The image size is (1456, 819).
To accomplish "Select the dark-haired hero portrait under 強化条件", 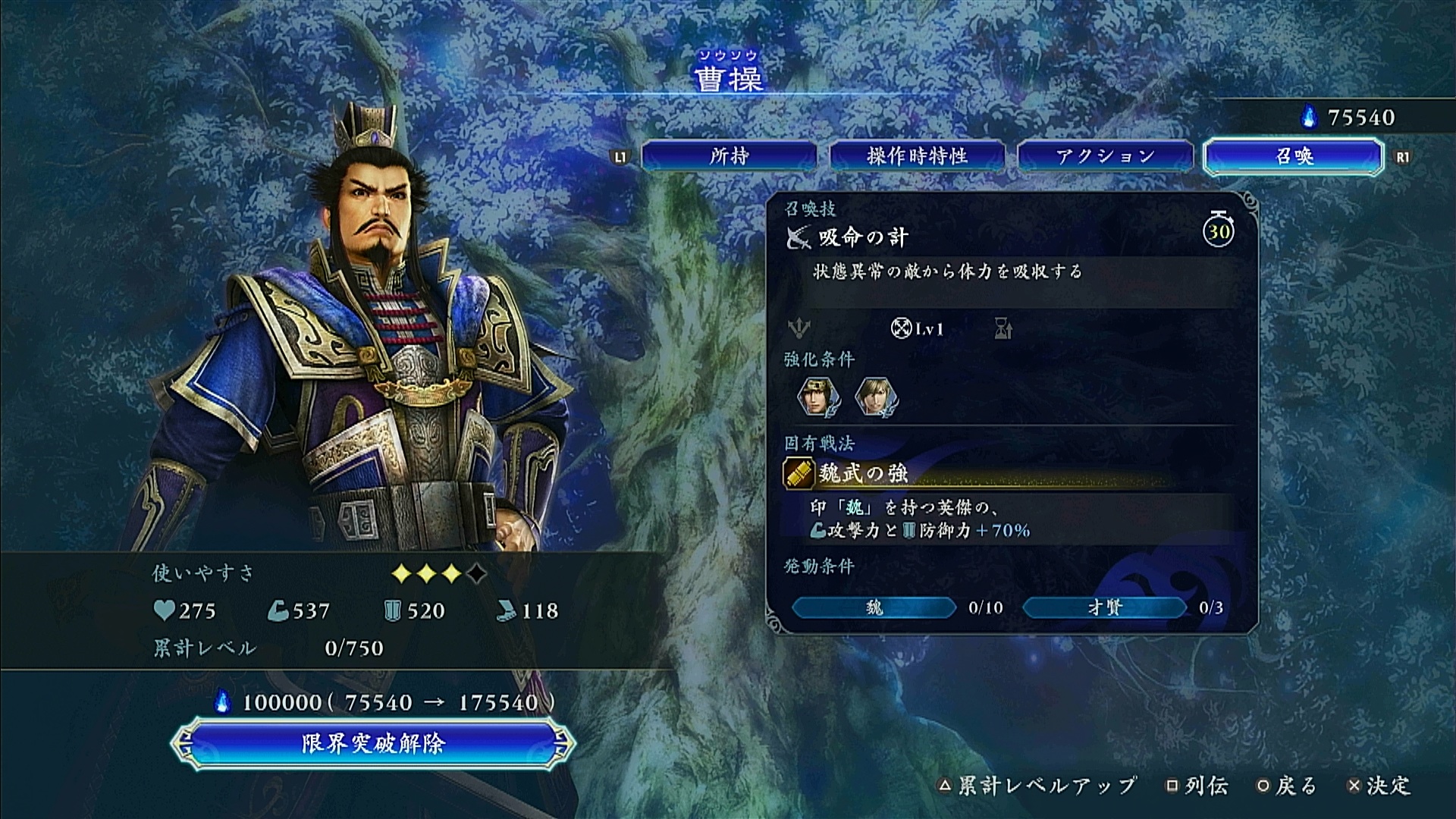I will point(817,397).
